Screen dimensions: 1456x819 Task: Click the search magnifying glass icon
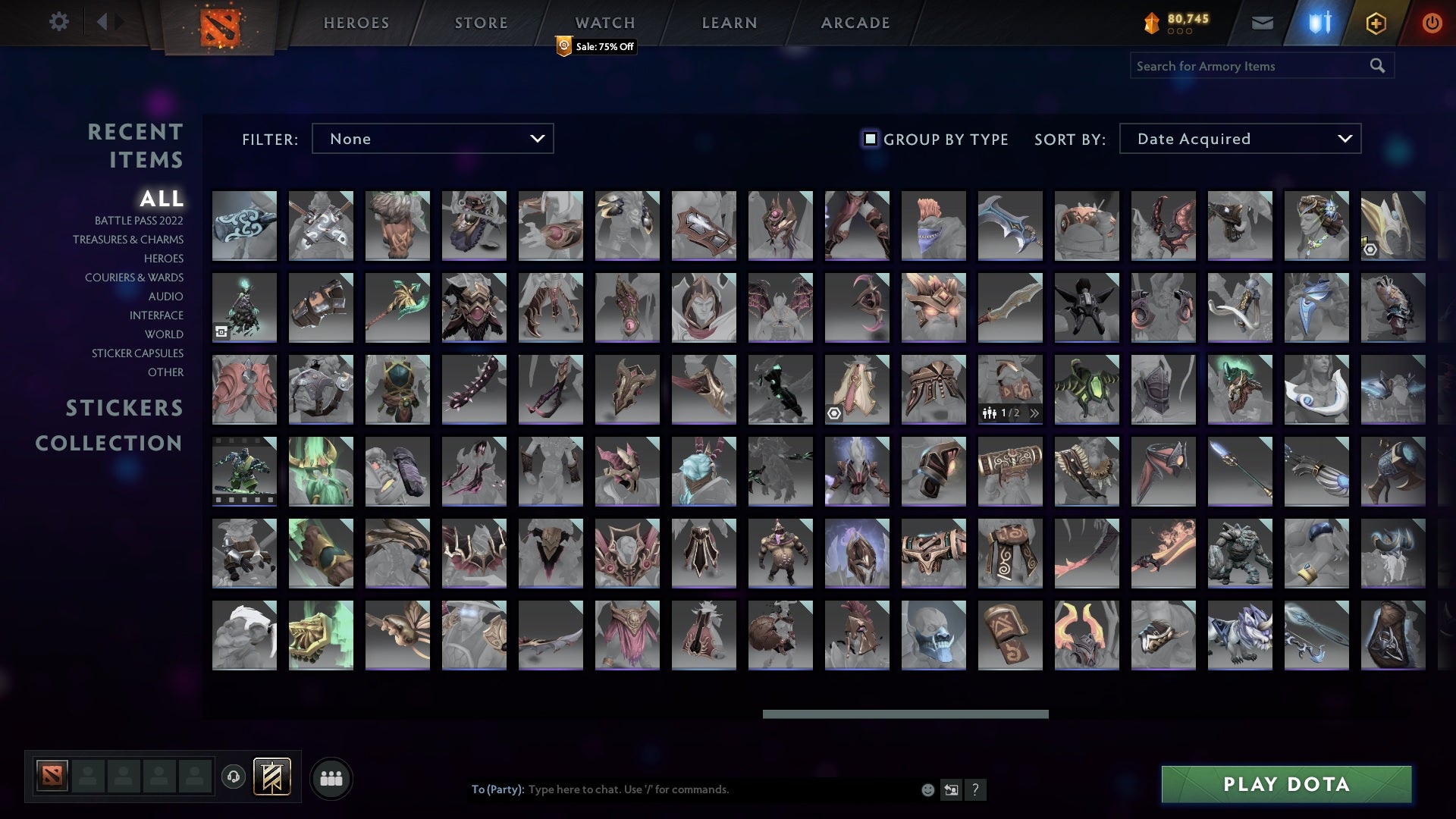pos(1377,65)
